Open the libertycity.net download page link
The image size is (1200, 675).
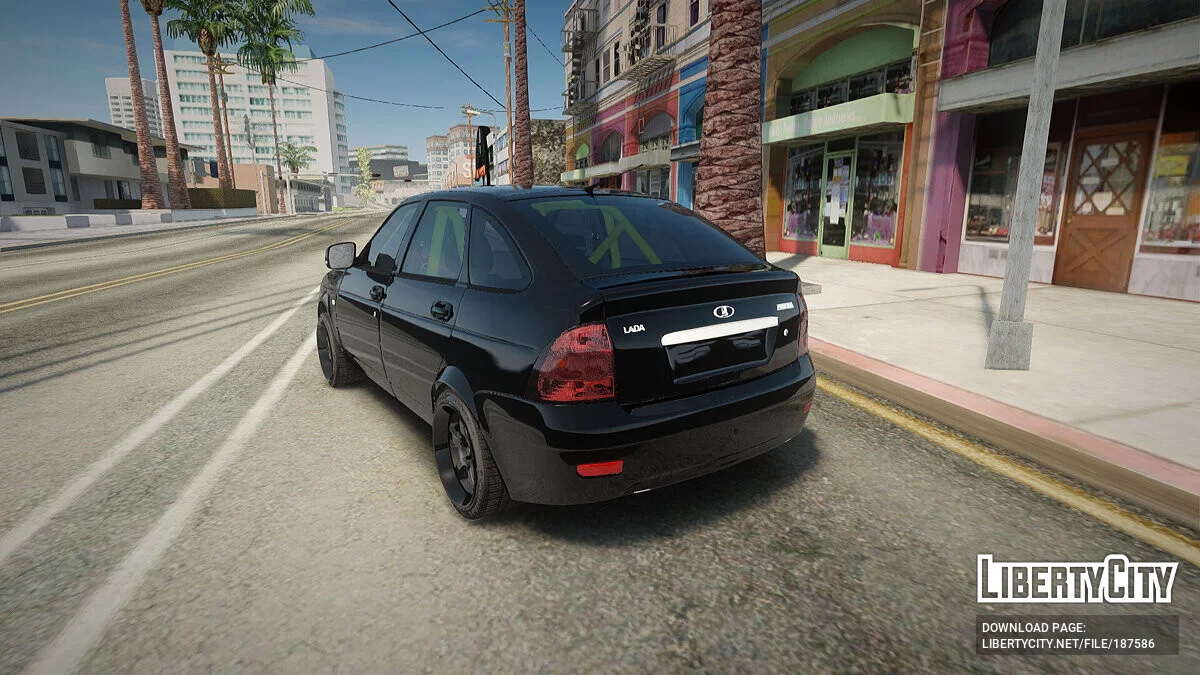click(x=1068, y=644)
